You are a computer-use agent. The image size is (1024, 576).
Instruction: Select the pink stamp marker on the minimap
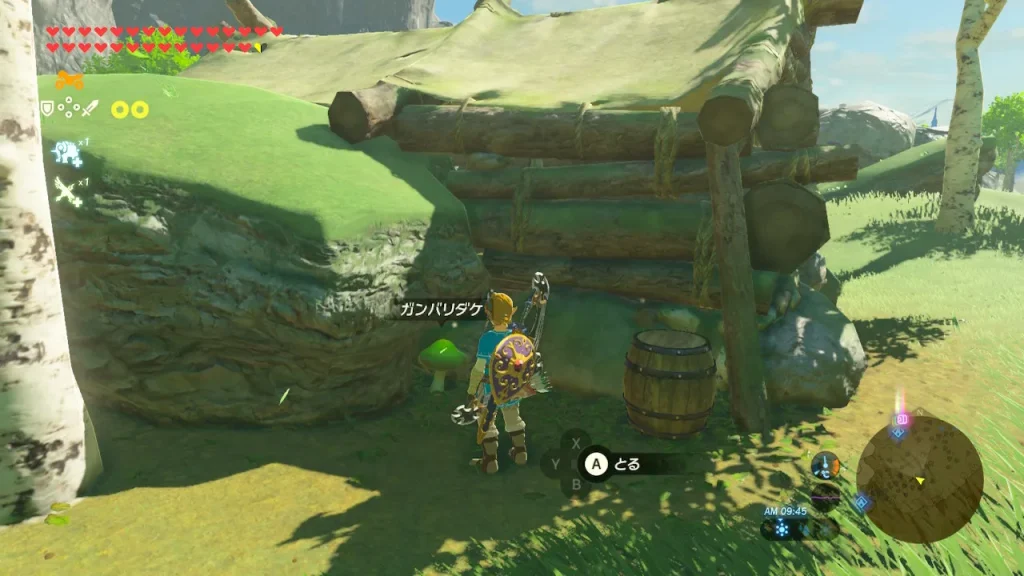(902, 418)
